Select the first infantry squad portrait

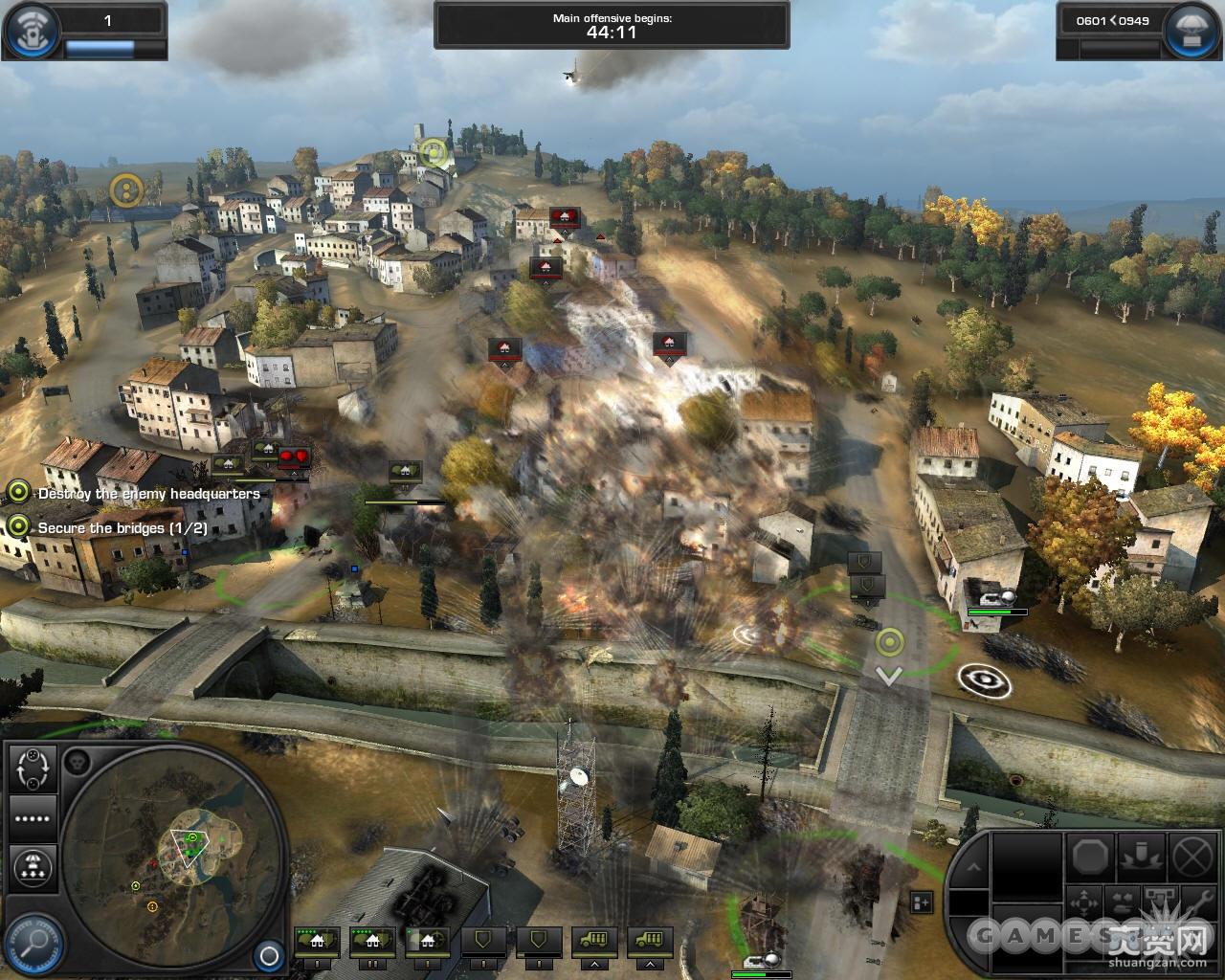pos(316,942)
